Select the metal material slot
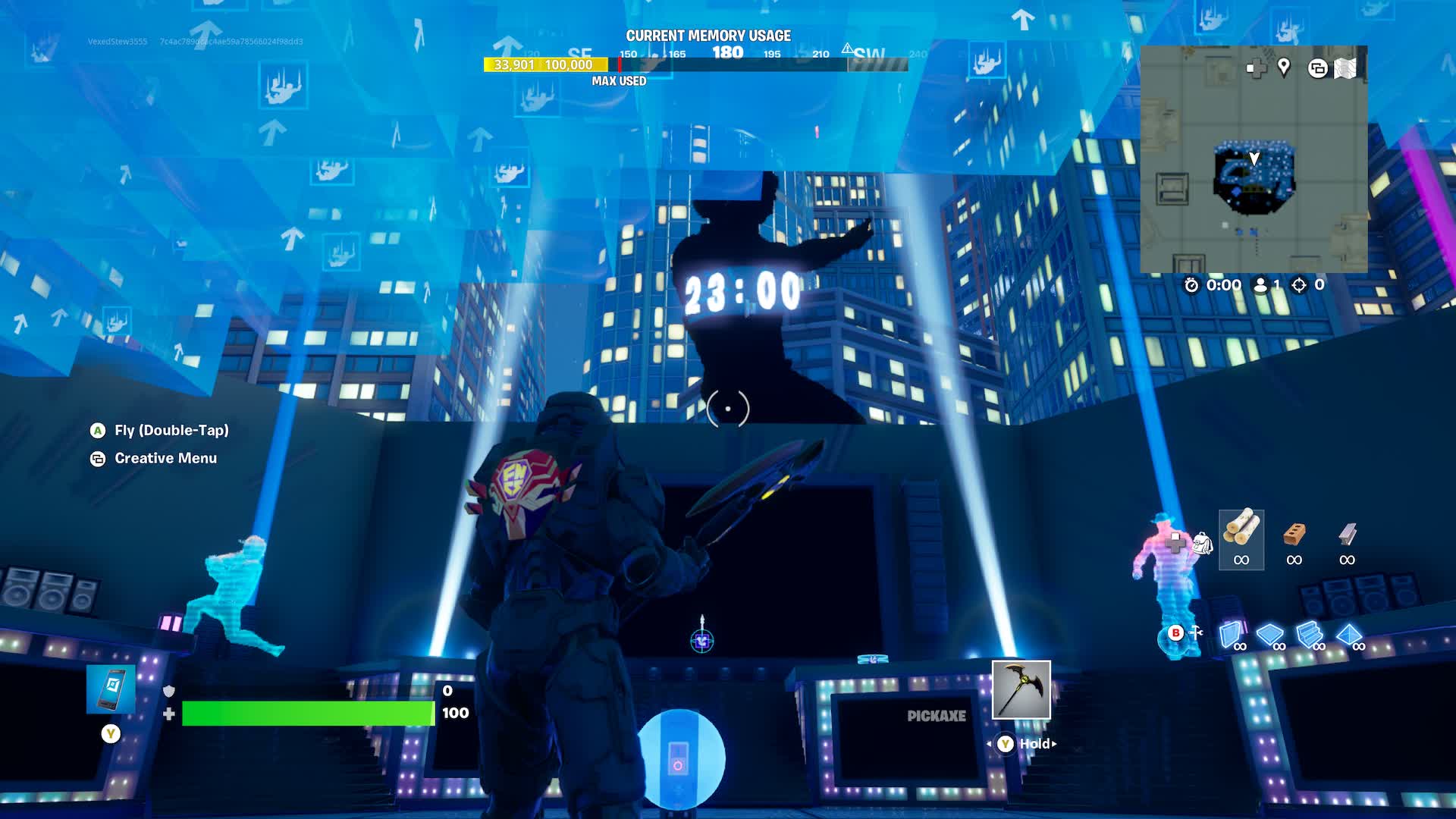 (1347, 539)
